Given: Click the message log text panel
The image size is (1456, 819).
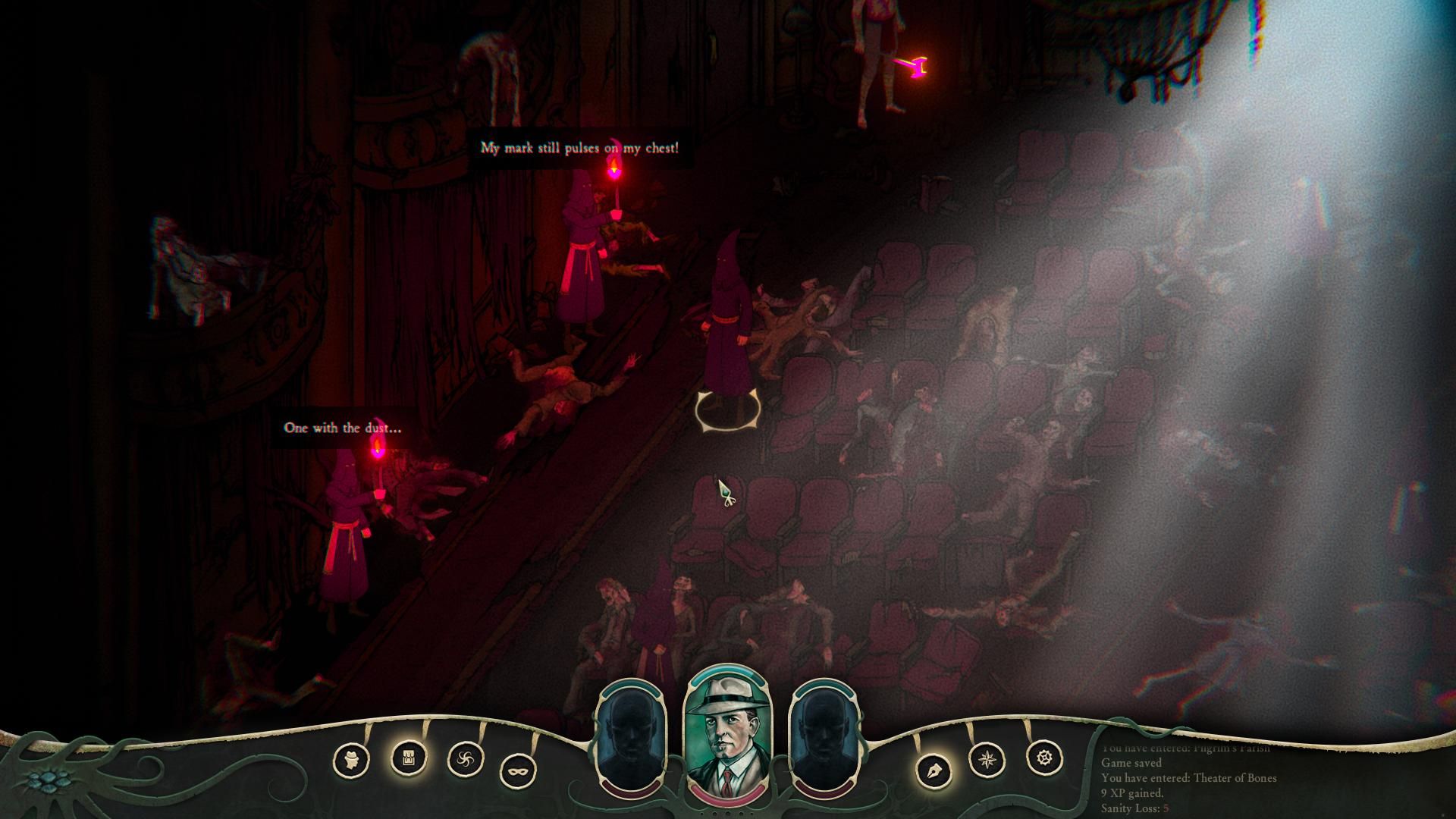Looking at the screenshot, I should pos(1191,780).
